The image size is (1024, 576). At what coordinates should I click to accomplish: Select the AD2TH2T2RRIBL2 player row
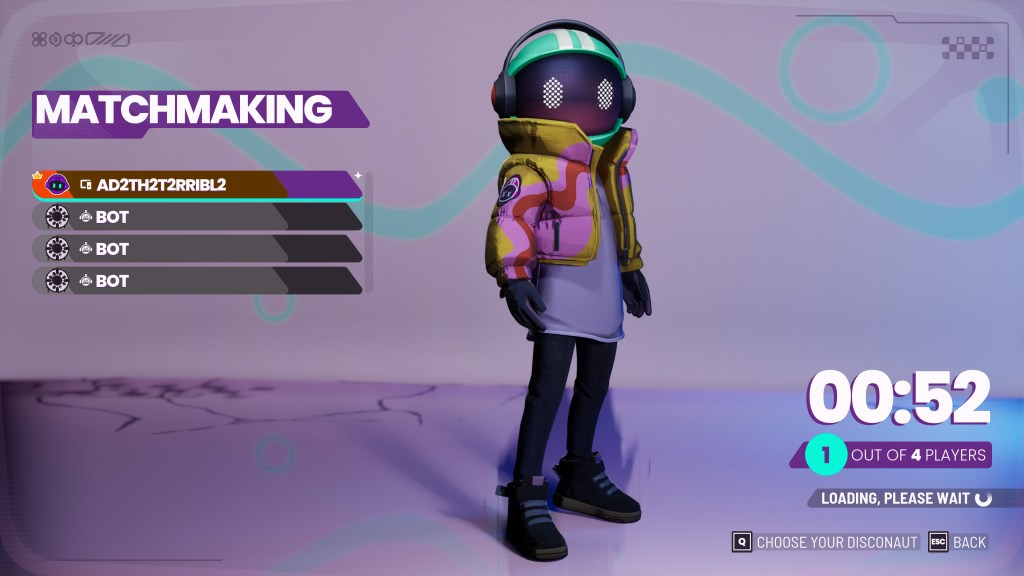coord(197,185)
